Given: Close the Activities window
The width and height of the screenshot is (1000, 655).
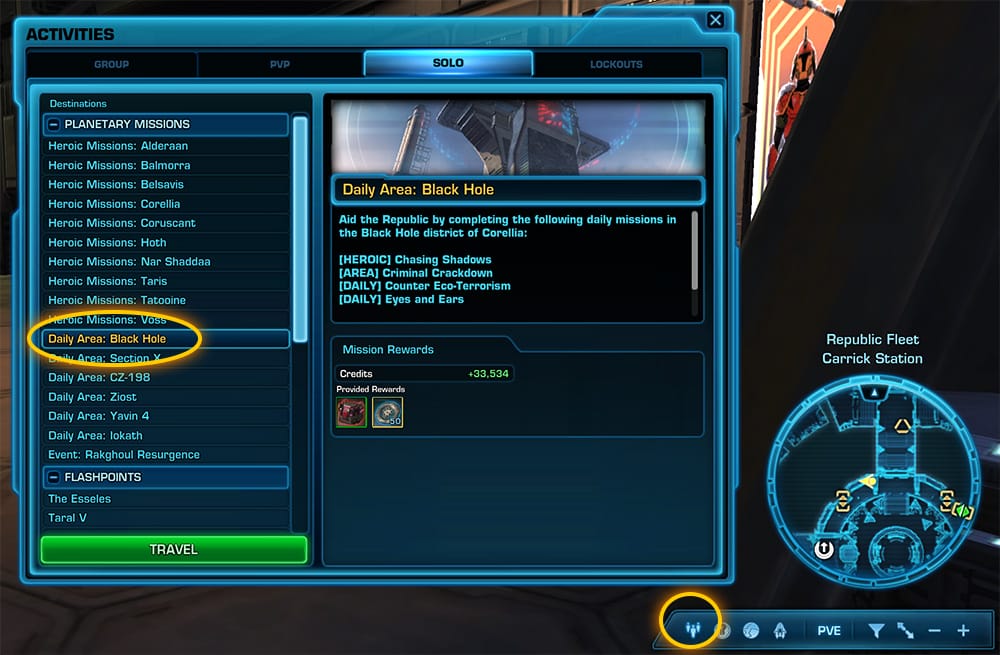Looking at the screenshot, I should tap(715, 20).
